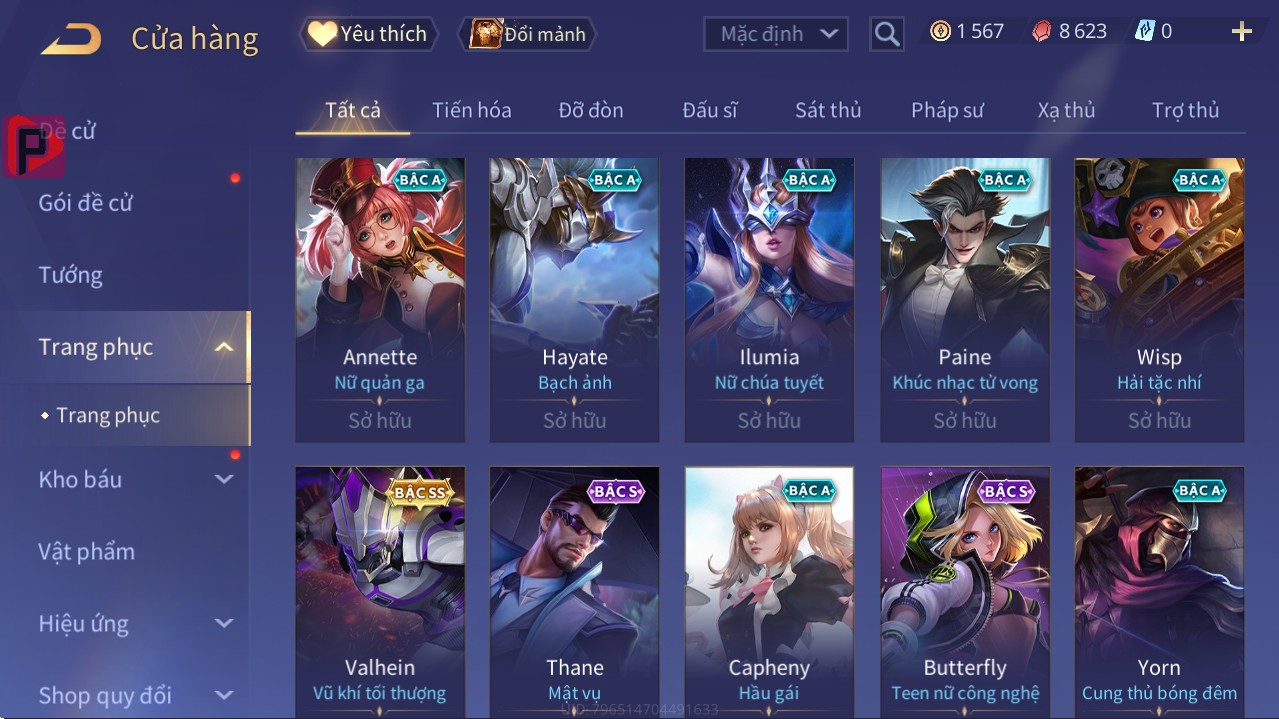1279x719 pixels.
Task: Choose the Valhein Vũ khí tối thượng skin
Action: tap(380, 592)
